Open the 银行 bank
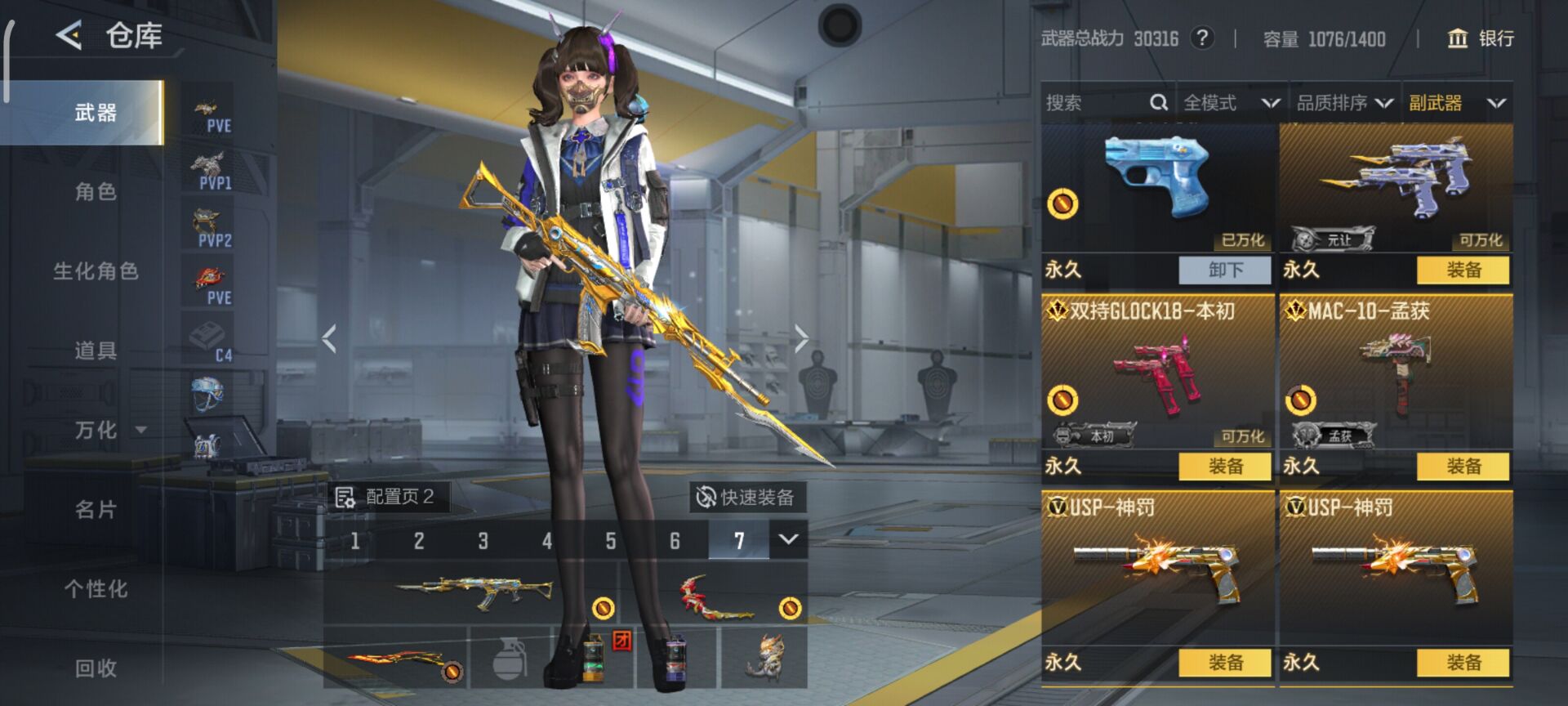The height and width of the screenshot is (706, 1568). 1481,38
